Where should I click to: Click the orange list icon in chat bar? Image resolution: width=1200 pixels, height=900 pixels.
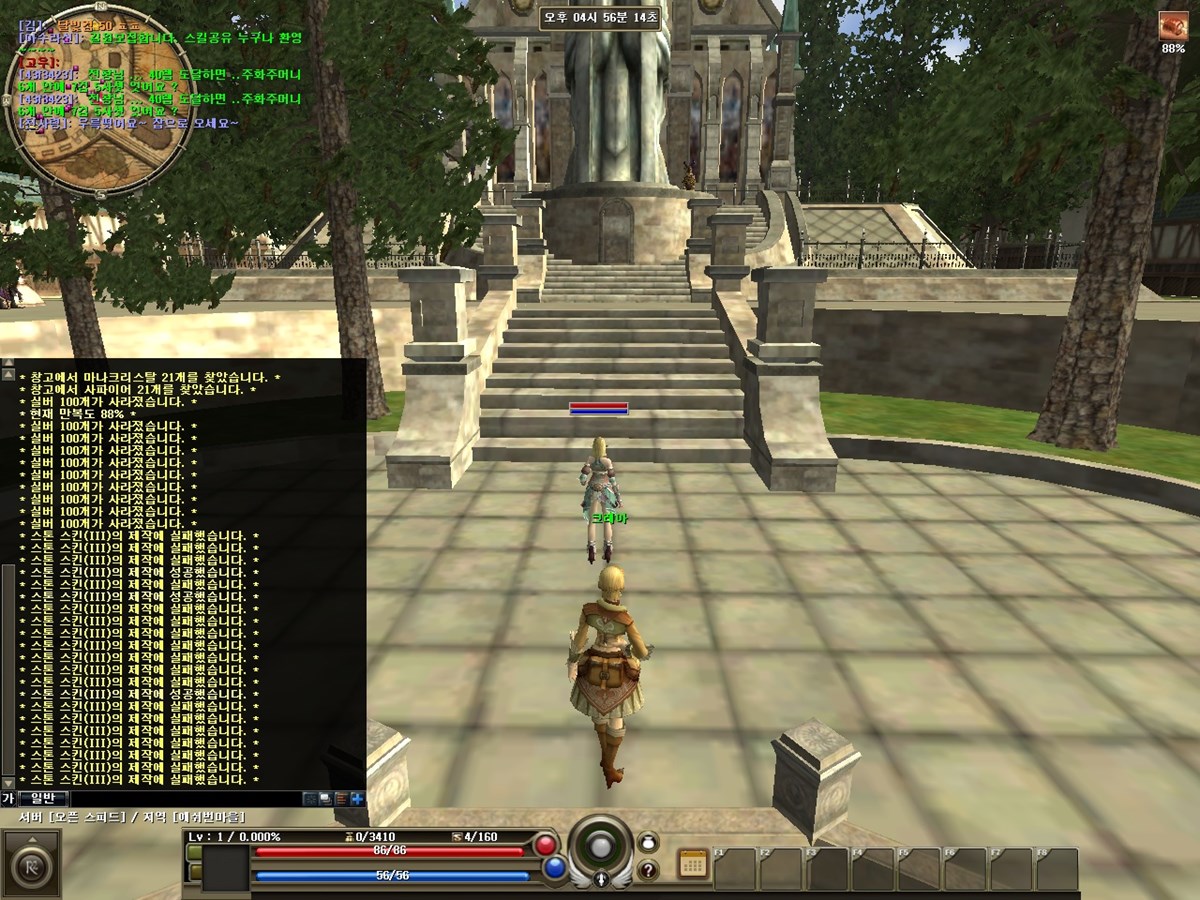click(341, 799)
